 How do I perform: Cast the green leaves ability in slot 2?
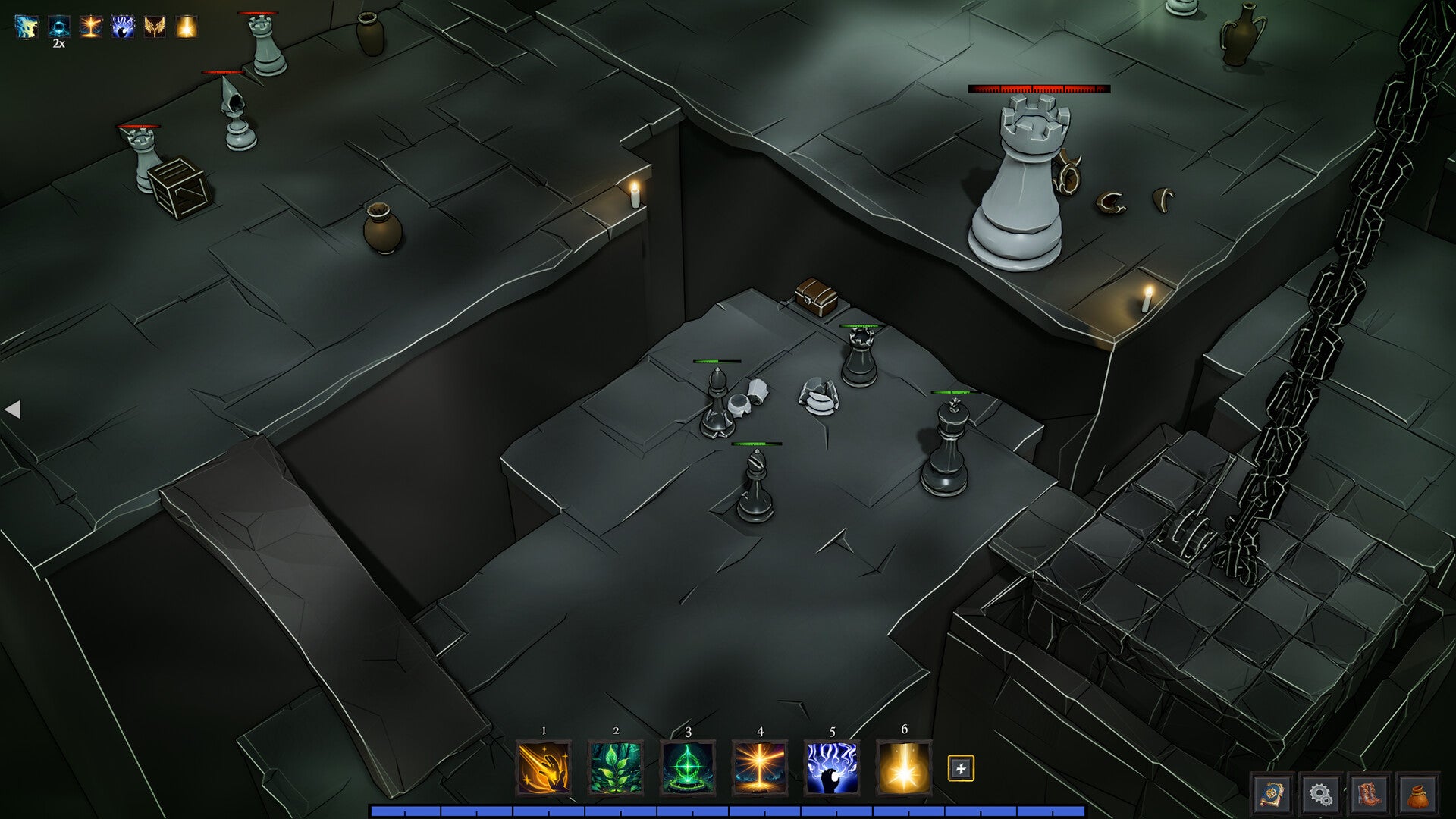click(x=615, y=767)
